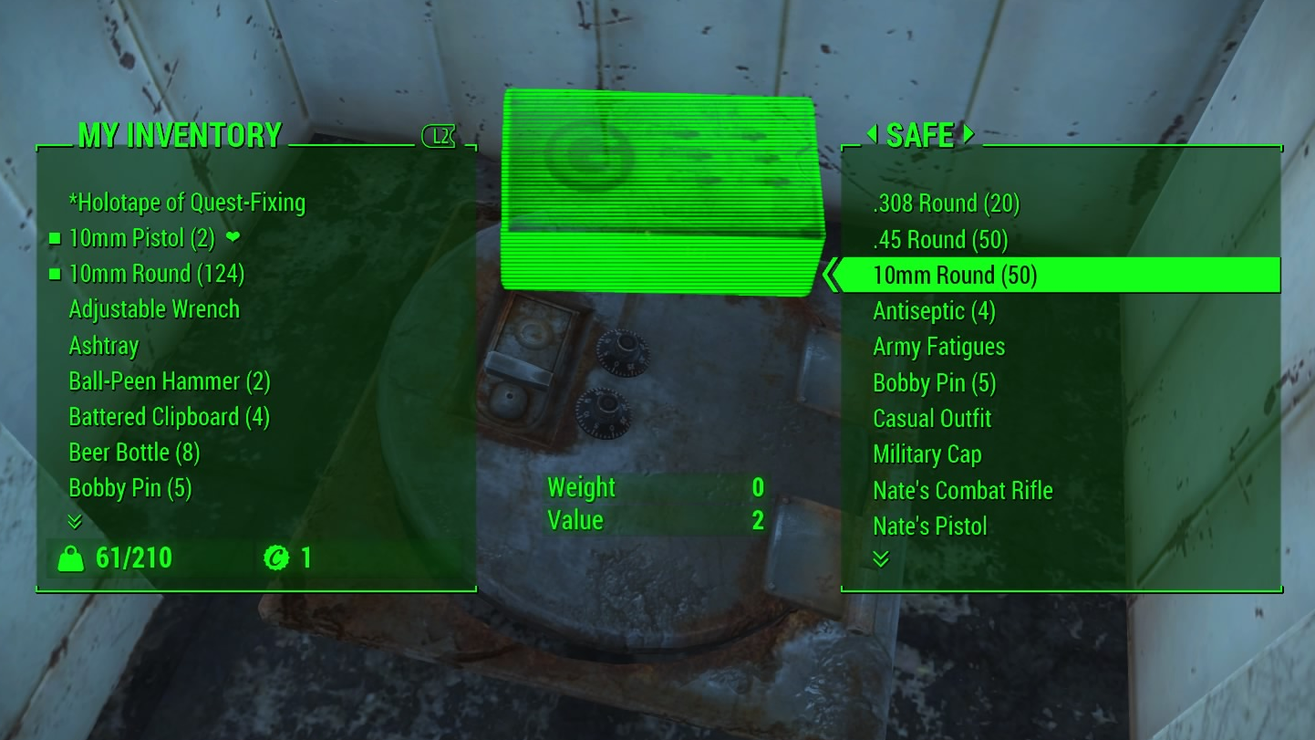Screen dimensions: 1315x740
Task: Select 10mm Round (124) from inventory
Action: [x=156, y=274]
